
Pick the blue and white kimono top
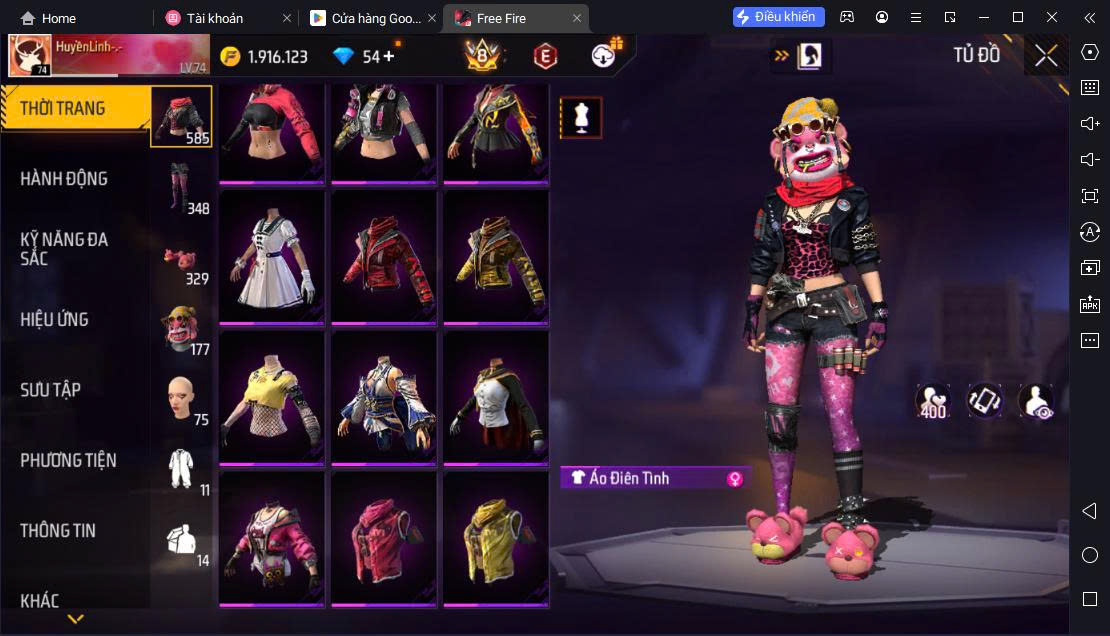pyautogui.click(x=384, y=397)
